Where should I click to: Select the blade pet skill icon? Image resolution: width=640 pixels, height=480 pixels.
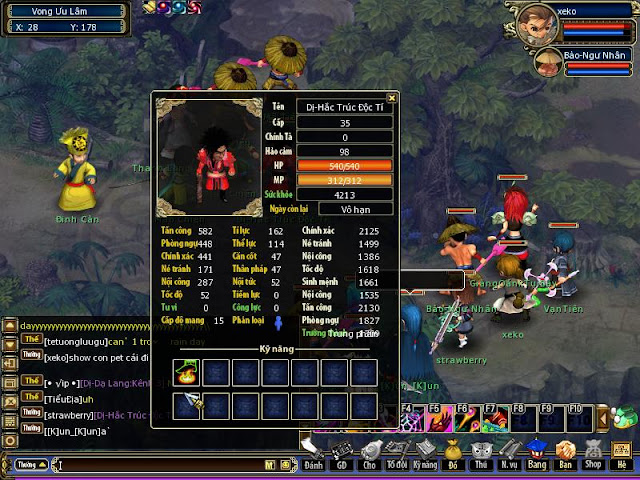[186, 404]
